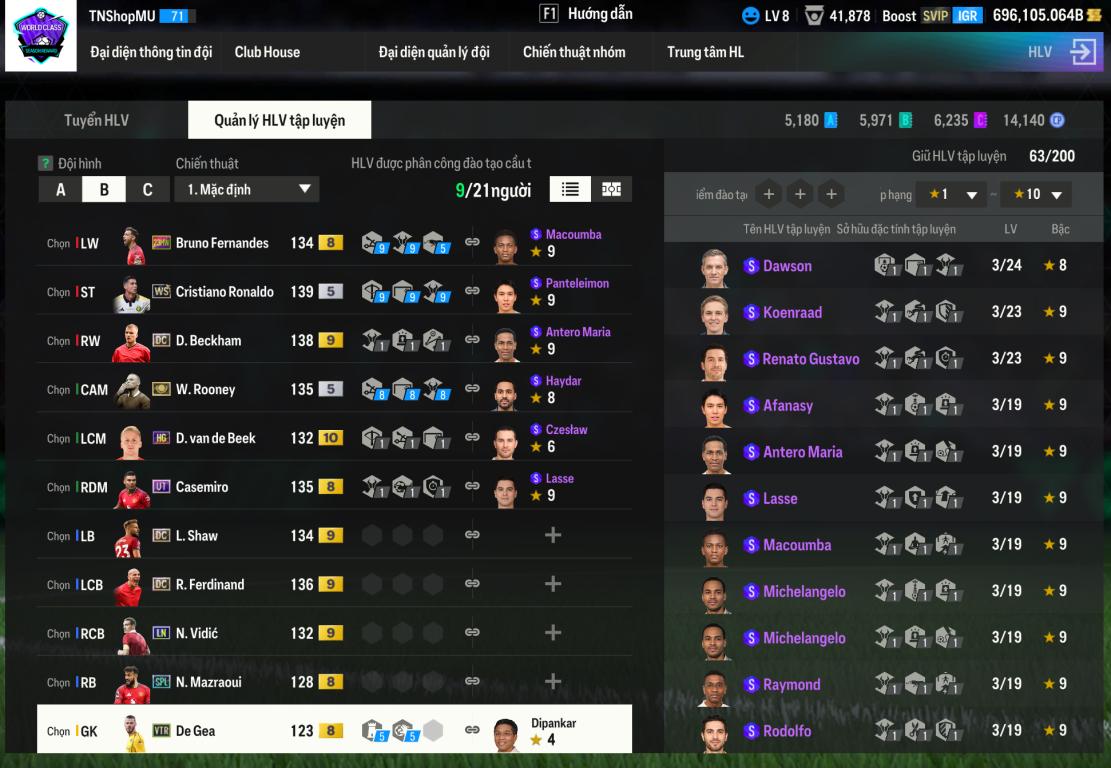Switch to the Tuyển HLV tab
Image resolution: width=1111 pixels, height=768 pixels.
(x=97, y=120)
